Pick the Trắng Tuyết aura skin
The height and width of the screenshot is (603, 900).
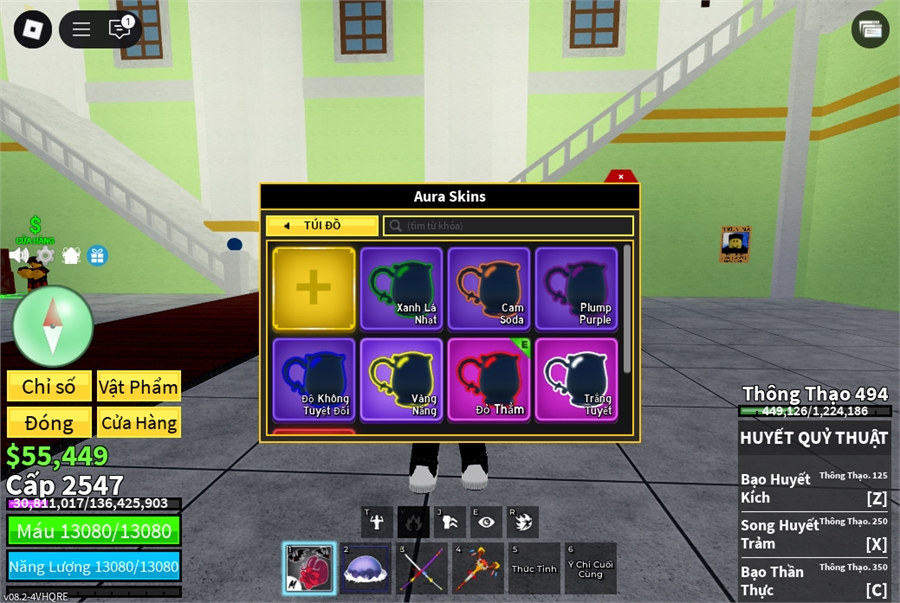(576, 379)
